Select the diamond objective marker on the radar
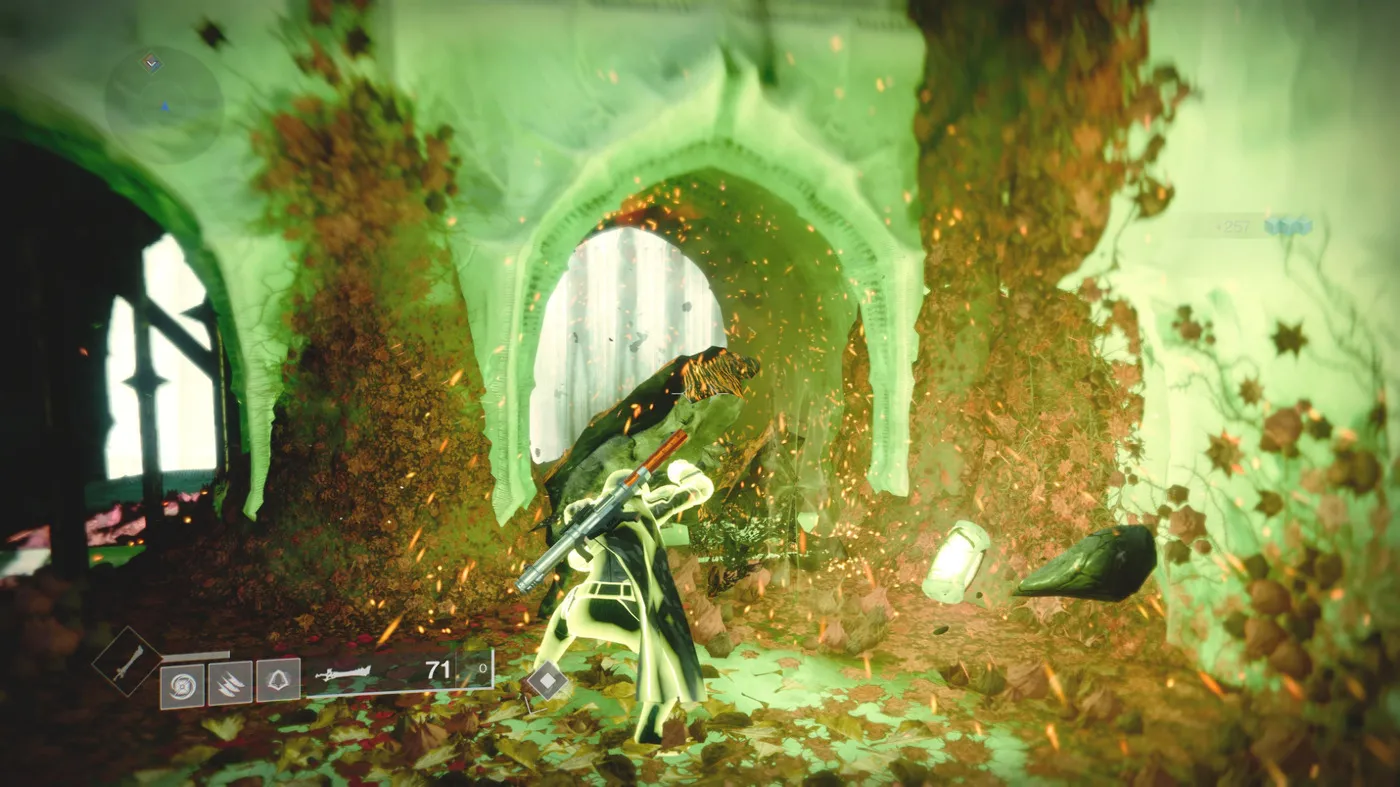 [151, 64]
